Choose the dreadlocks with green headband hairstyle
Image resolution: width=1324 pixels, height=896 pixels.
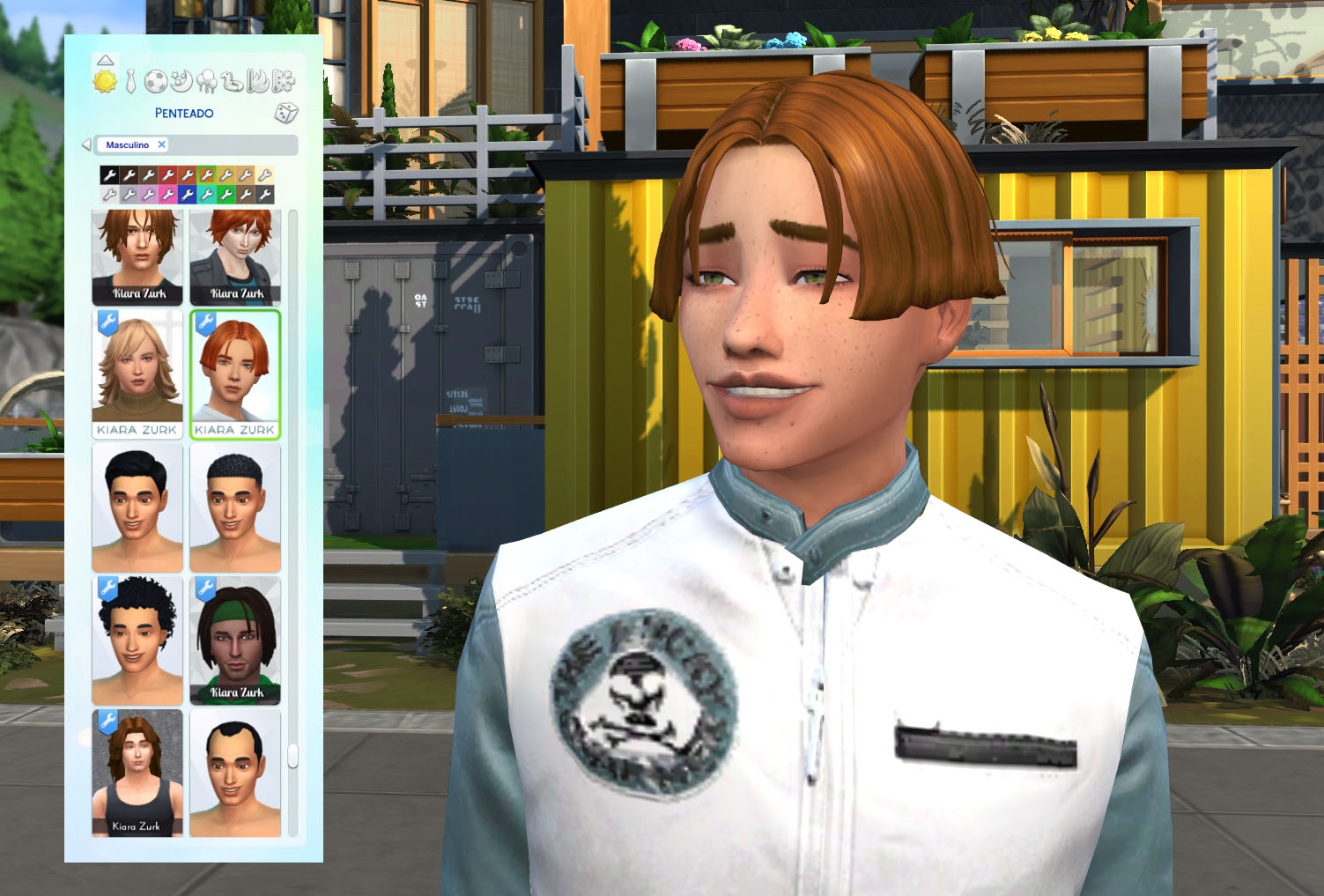[234, 639]
